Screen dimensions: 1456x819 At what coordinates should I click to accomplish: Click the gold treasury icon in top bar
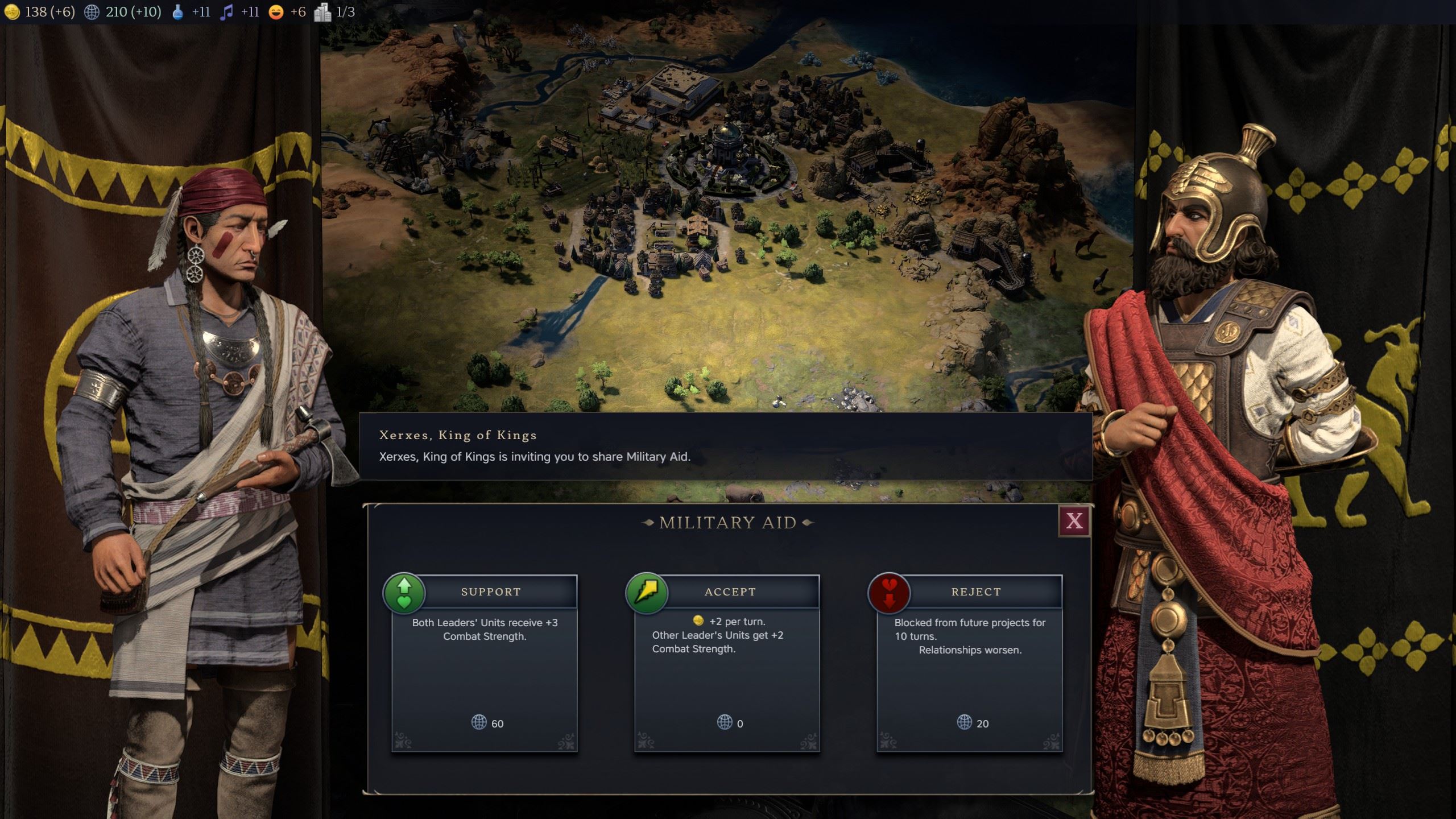[x=13, y=12]
